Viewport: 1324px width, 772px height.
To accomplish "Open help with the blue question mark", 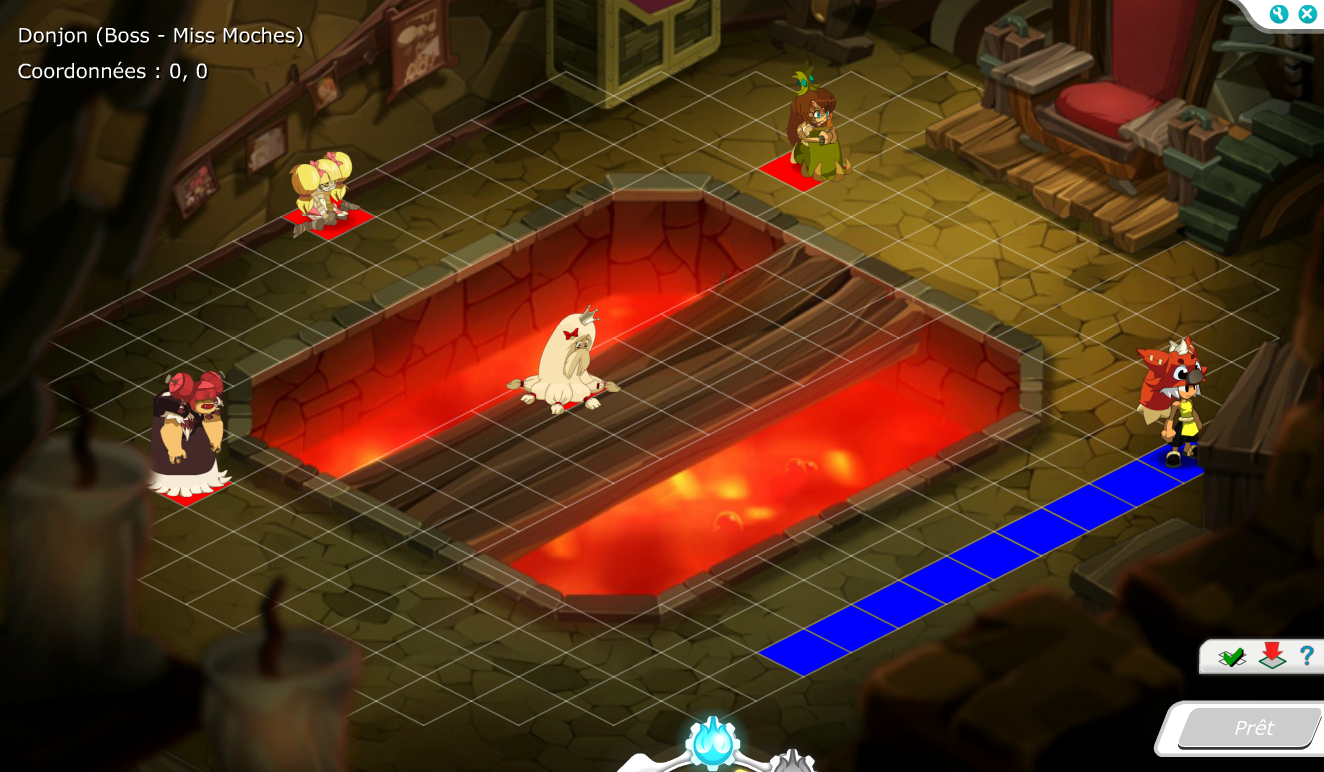I will coord(1306,656).
